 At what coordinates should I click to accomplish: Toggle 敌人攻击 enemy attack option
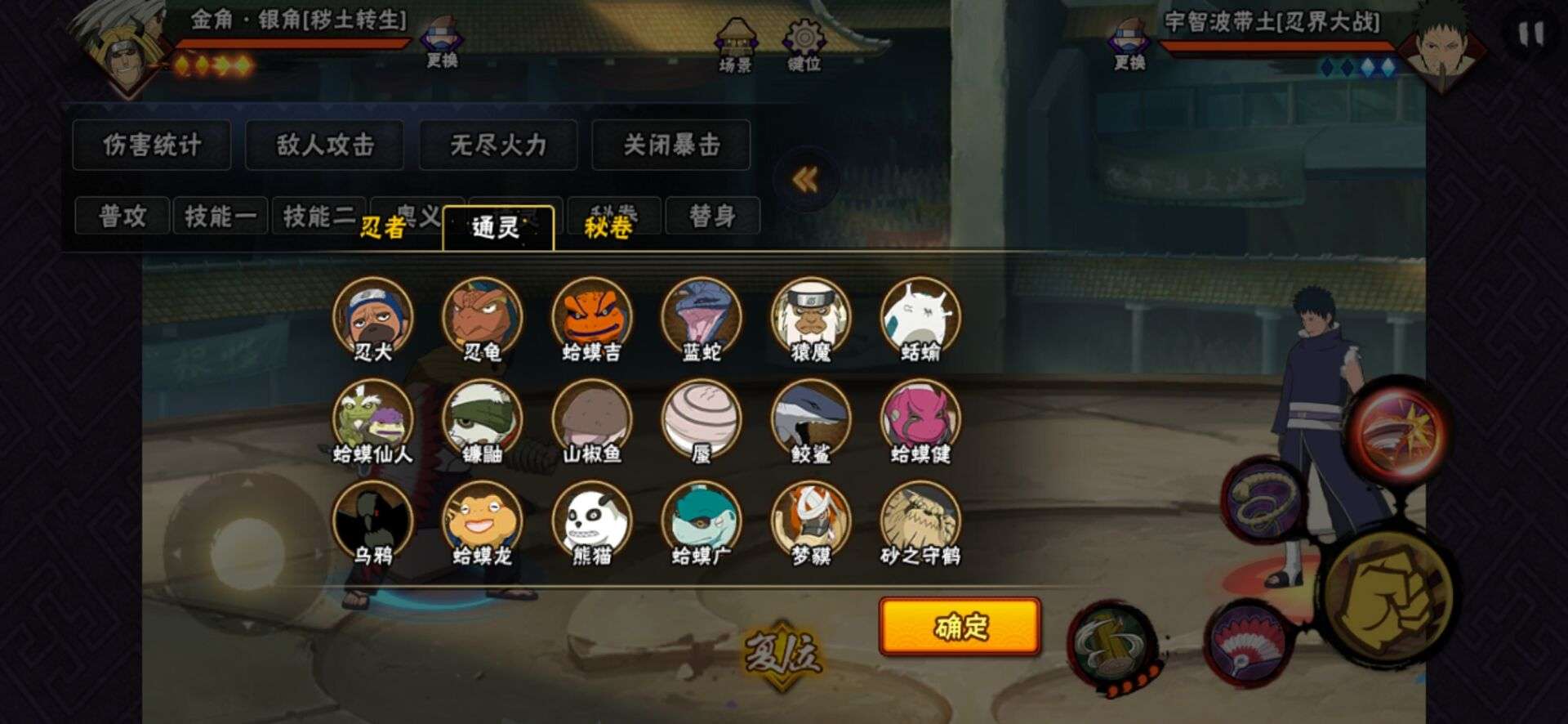pos(326,144)
